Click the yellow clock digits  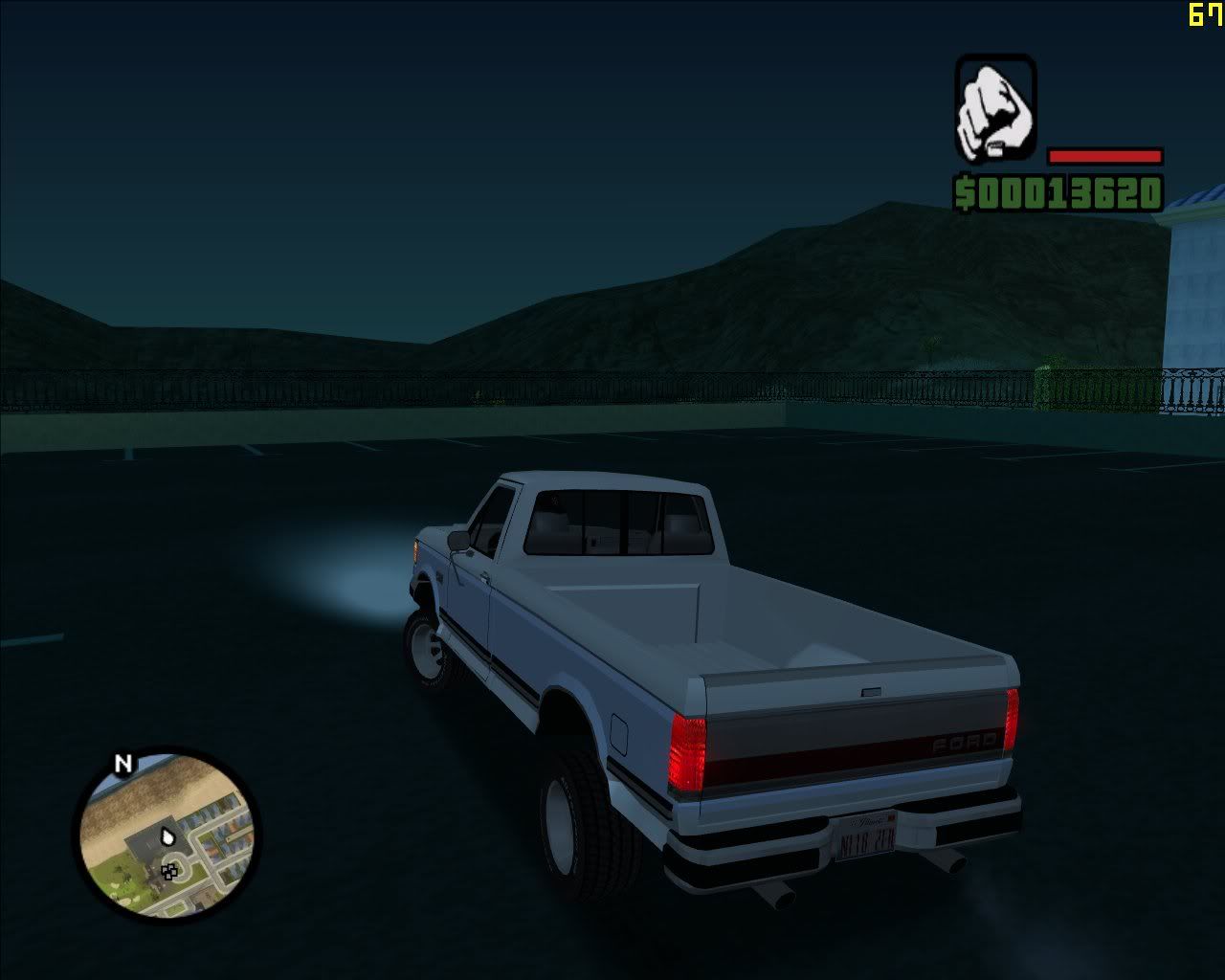pyautogui.click(x=1203, y=14)
